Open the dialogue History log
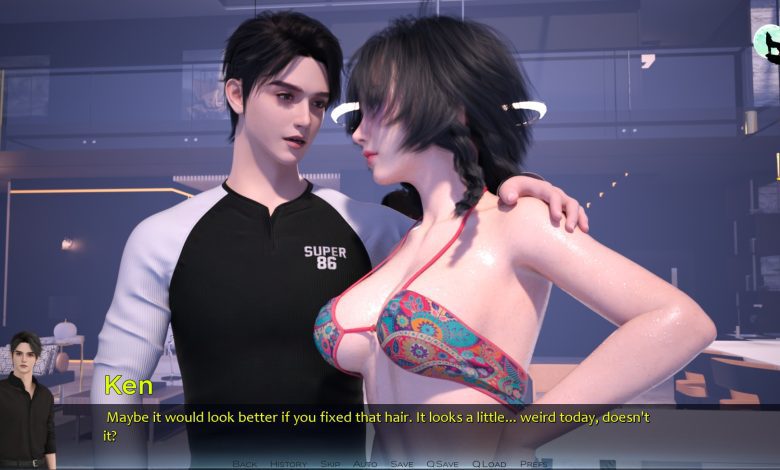 point(288,464)
